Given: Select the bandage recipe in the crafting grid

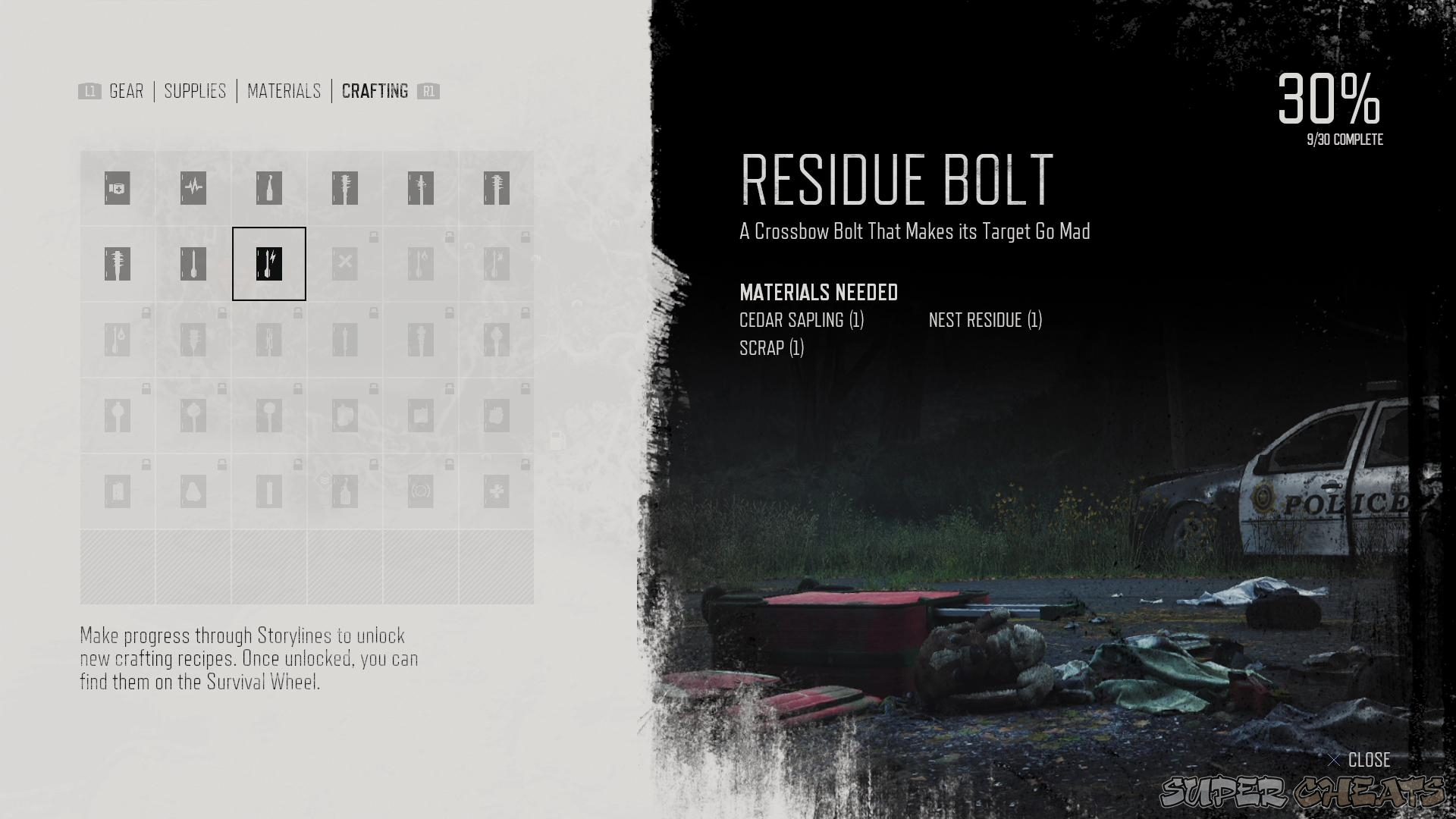Looking at the screenshot, I should (117, 188).
